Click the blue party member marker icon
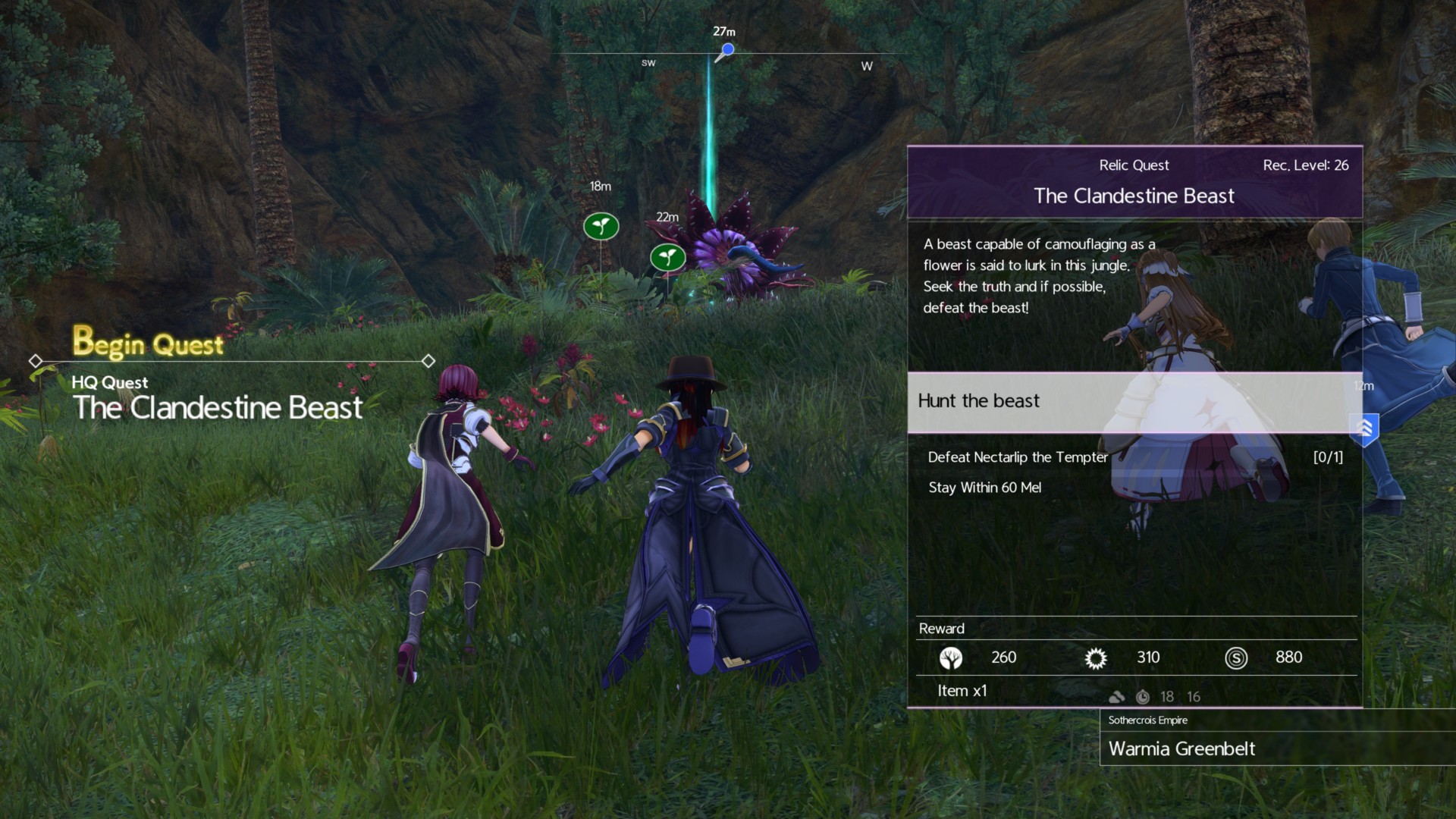Viewport: 1456px width, 819px height. tap(1364, 428)
